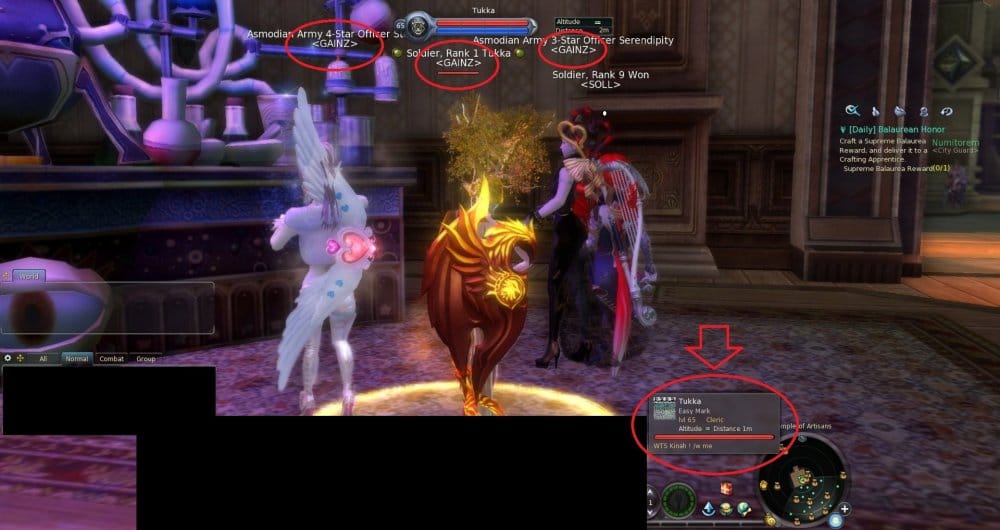This screenshot has height=530, width=1000.
Task: Click the yellow chat window move icon
Action: [20, 358]
